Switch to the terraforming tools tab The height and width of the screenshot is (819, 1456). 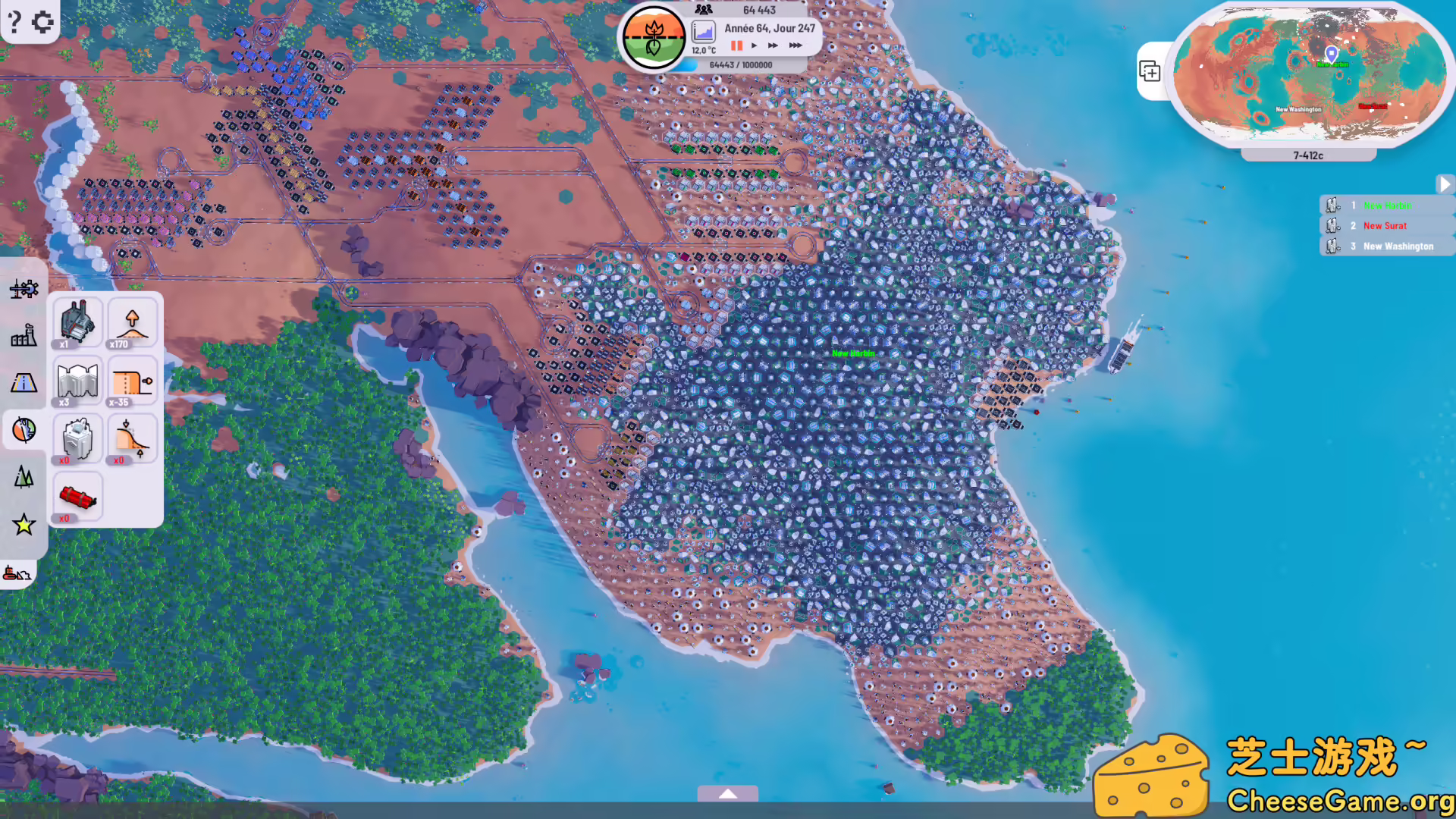tap(24, 431)
